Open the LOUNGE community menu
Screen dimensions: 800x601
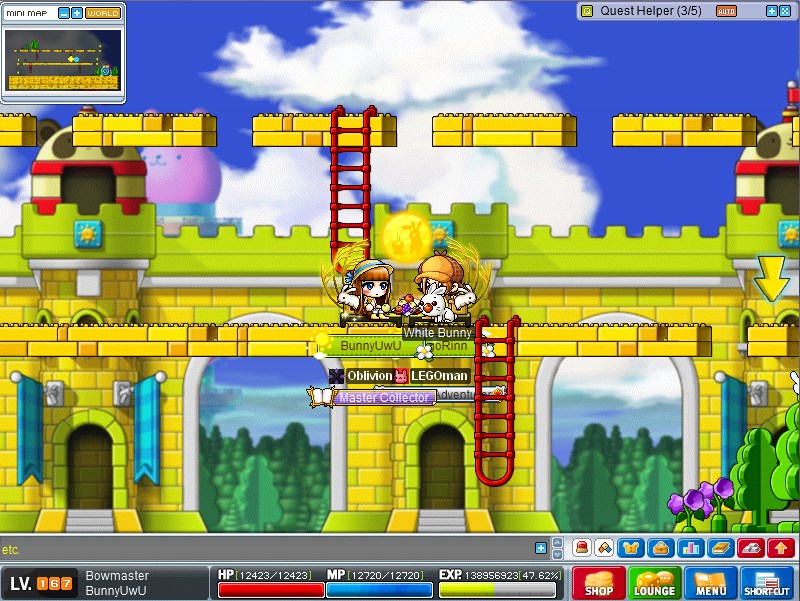coord(654,584)
